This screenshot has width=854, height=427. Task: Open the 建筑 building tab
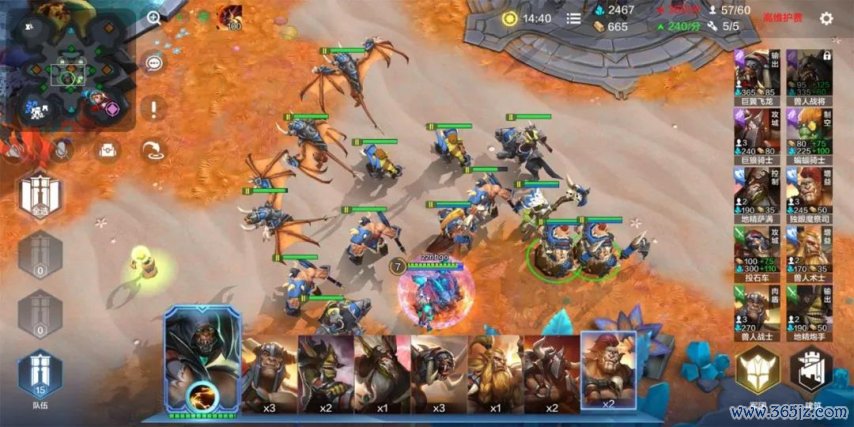[809, 373]
